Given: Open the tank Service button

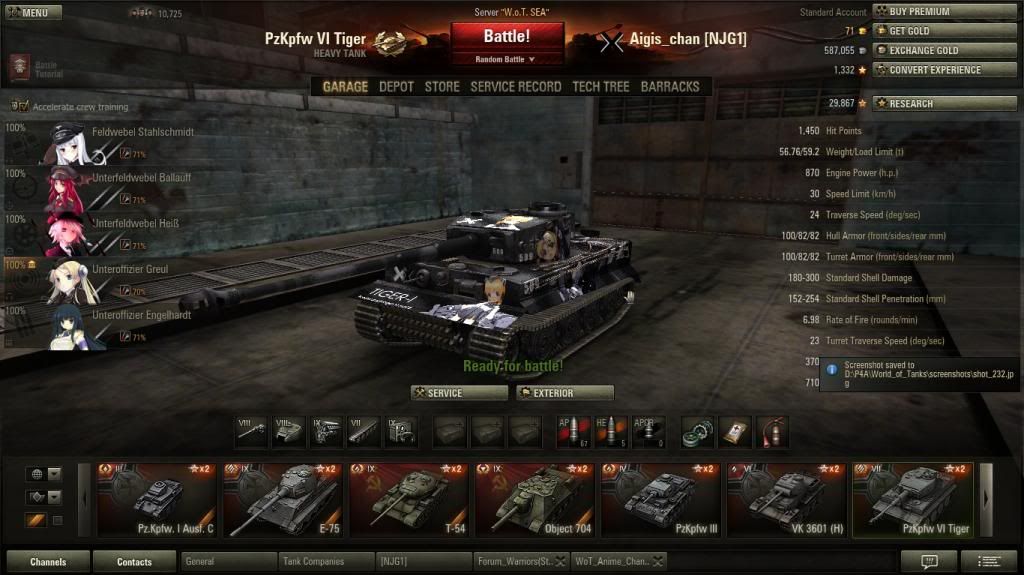Looking at the screenshot, I should tap(459, 393).
